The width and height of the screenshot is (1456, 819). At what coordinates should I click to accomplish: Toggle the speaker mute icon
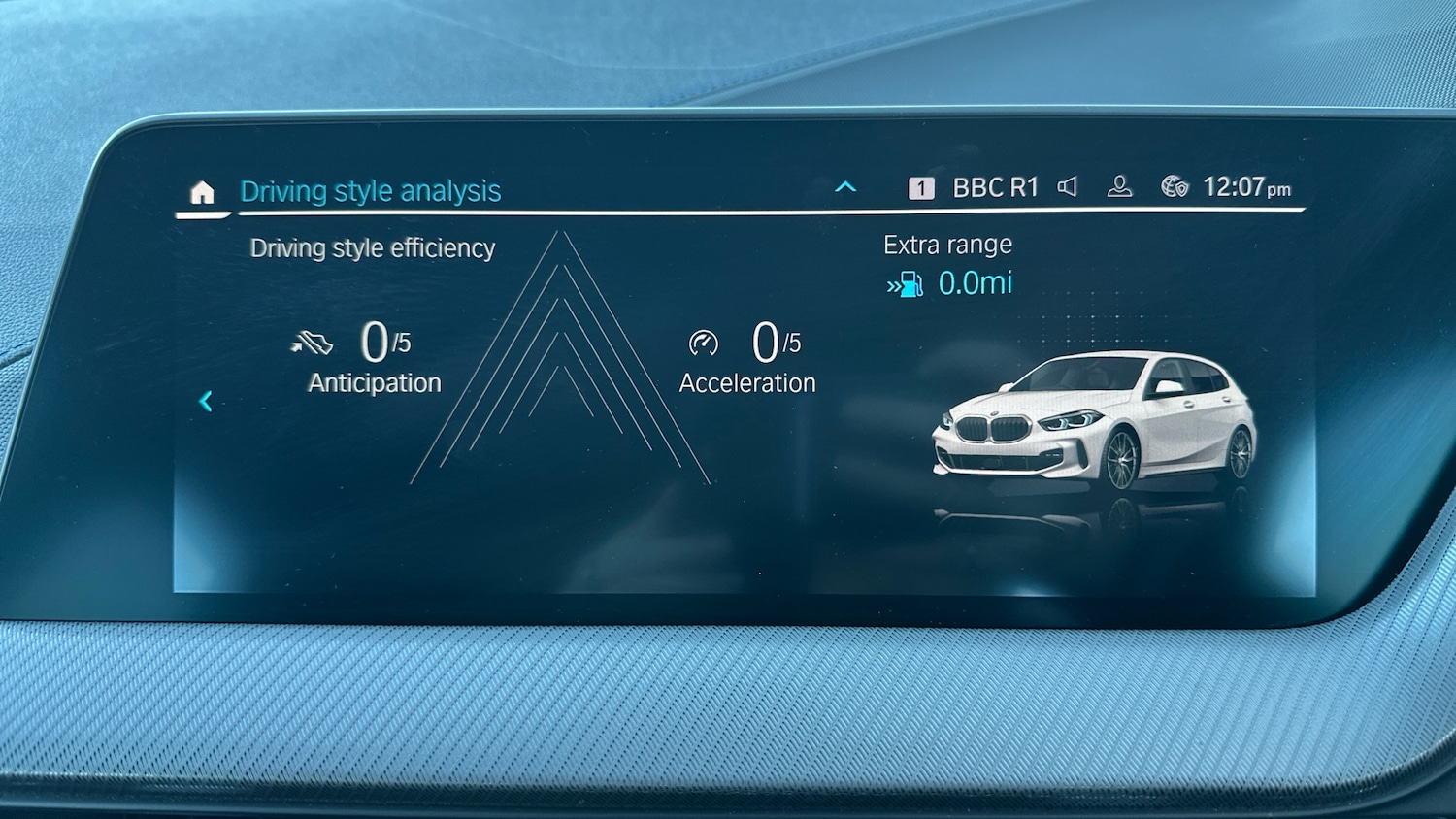coord(1068,186)
